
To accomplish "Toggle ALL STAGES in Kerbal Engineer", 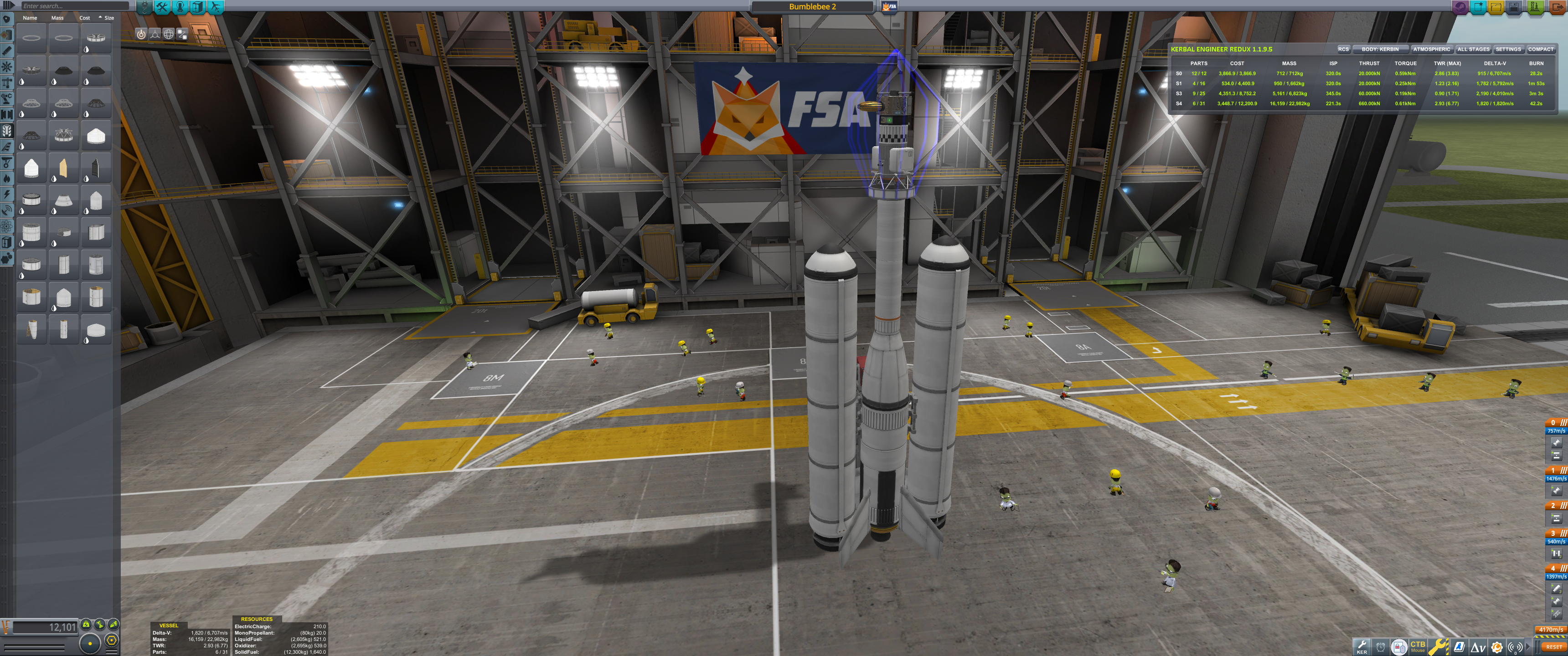I will (1473, 49).
